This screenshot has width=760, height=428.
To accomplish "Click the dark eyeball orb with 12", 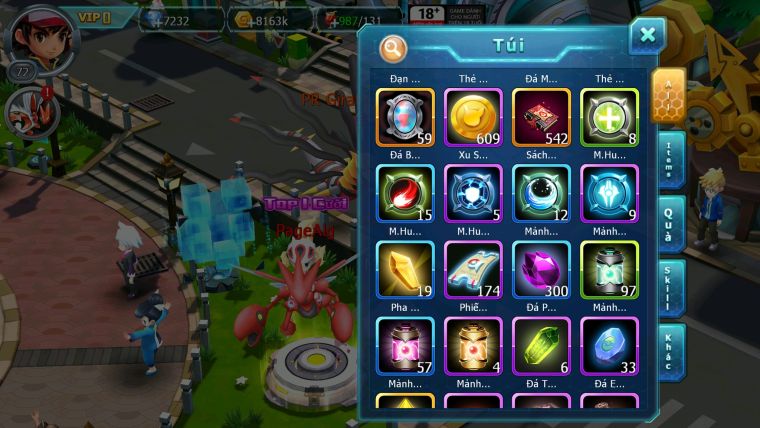I will (x=541, y=194).
